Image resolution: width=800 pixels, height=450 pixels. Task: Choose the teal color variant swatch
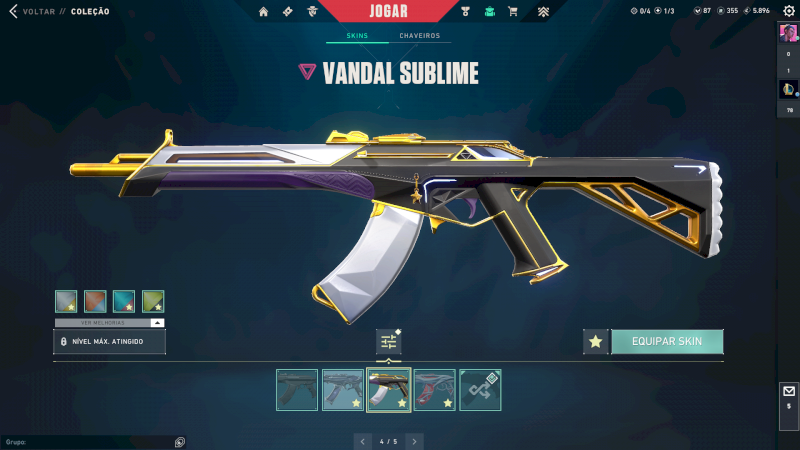coord(124,301)
